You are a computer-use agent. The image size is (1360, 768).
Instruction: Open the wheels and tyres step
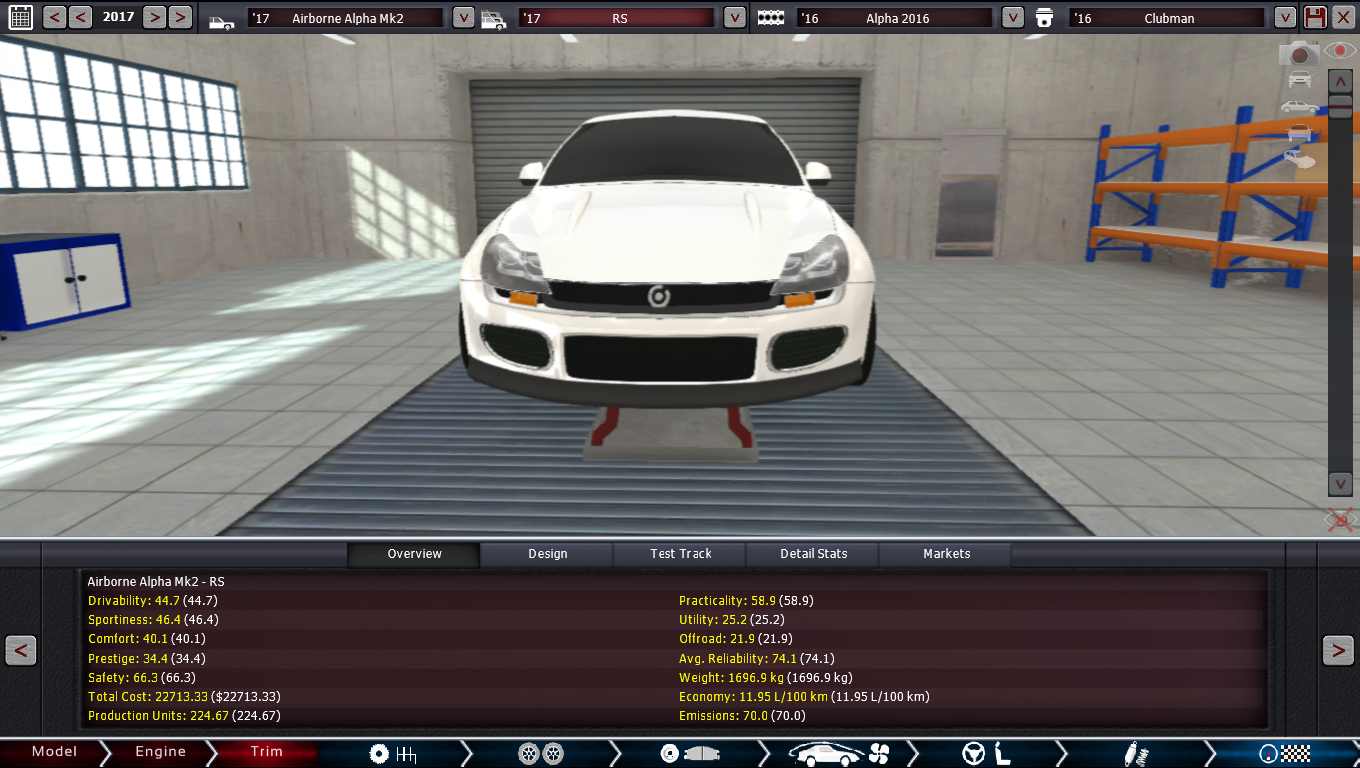[x=541, y=754]
